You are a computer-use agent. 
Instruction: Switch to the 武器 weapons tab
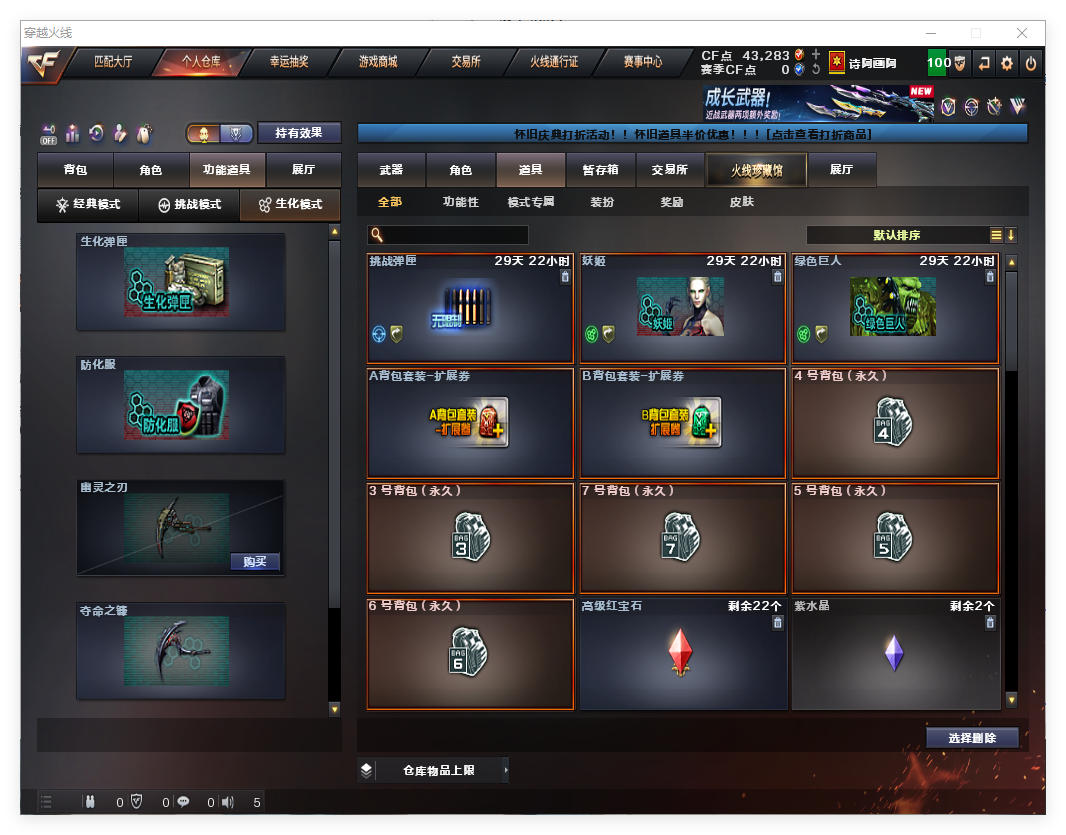[x=391, y=170]
